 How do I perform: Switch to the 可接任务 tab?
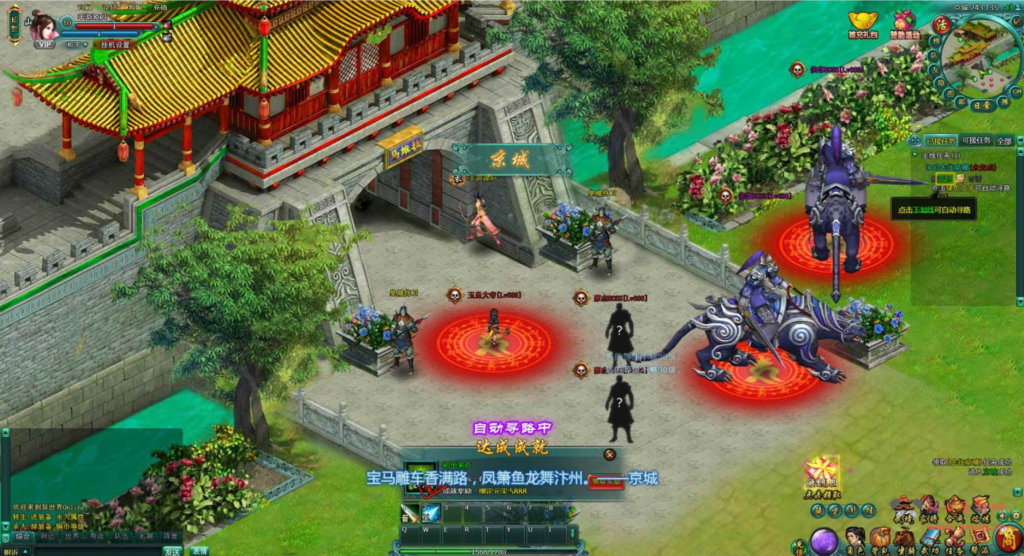click(x=976, y=141)
